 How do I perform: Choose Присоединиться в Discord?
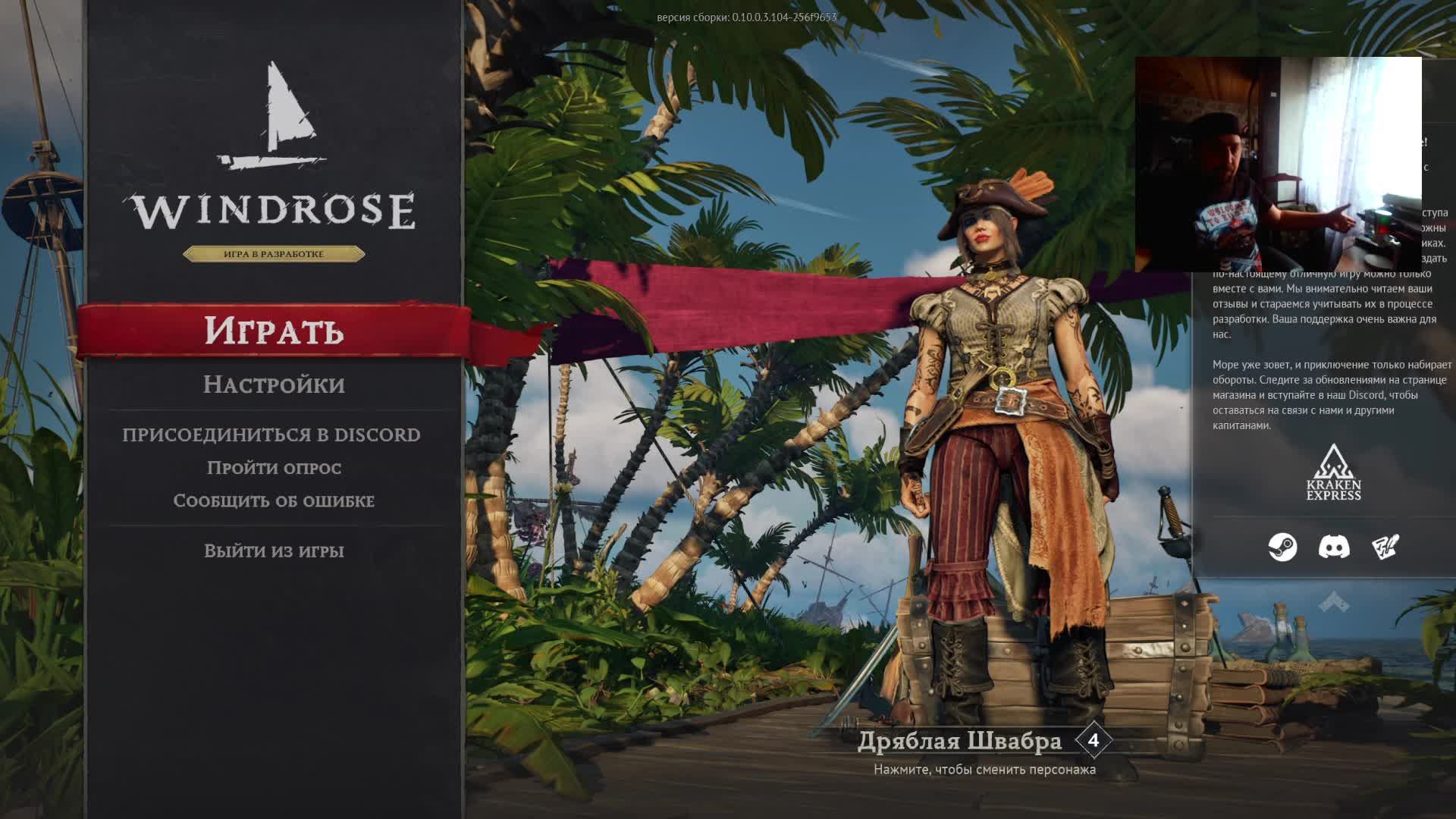tap(271, 435)
